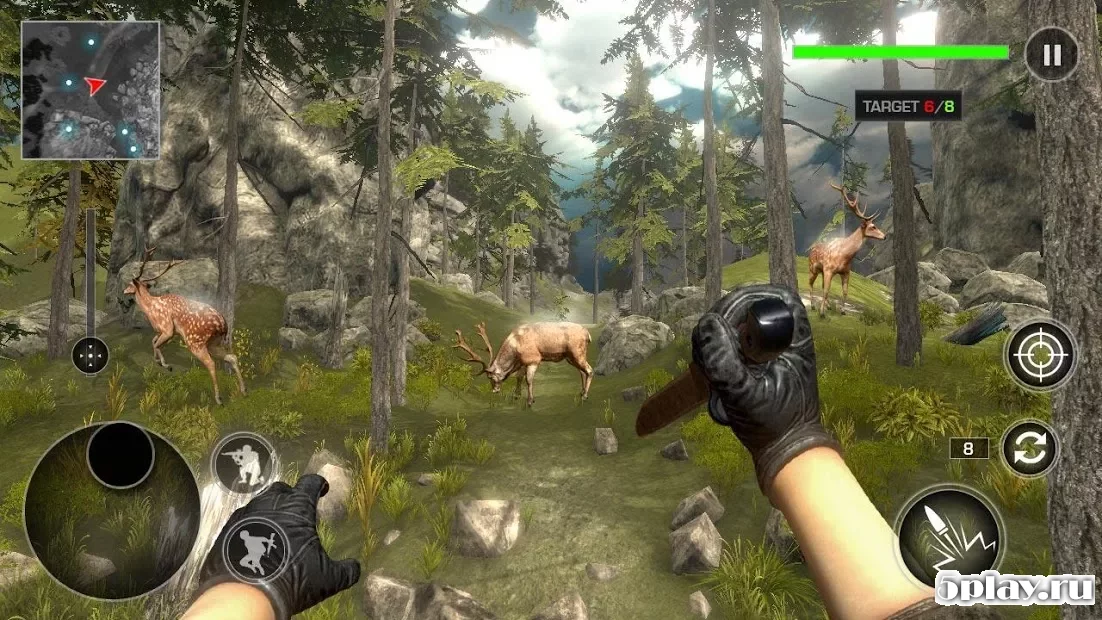Click the vertical zoom slider handle
The width and height of the screenshot is (1102, 620).
(x=90, y=354)
